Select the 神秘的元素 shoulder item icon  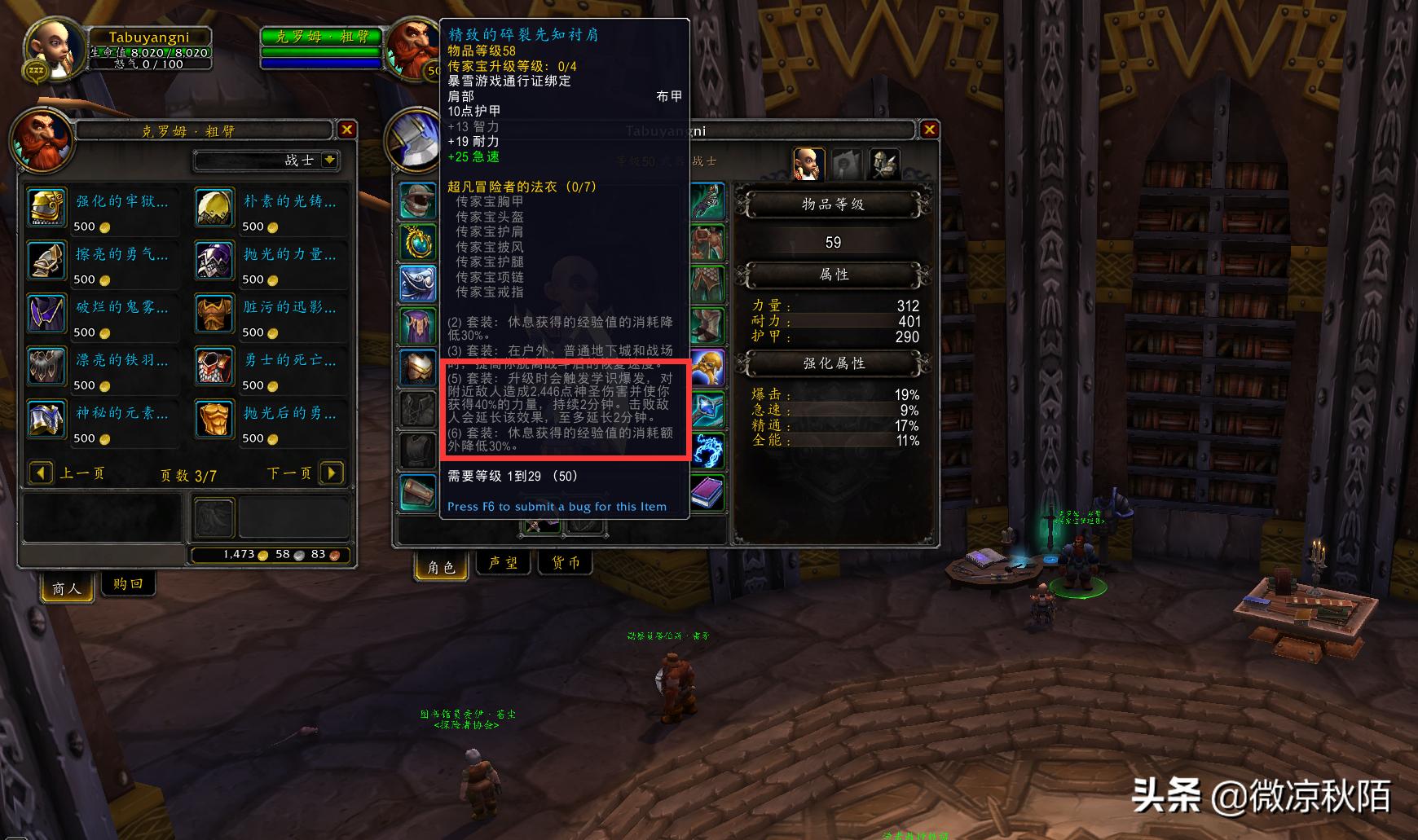click(46, 420)
